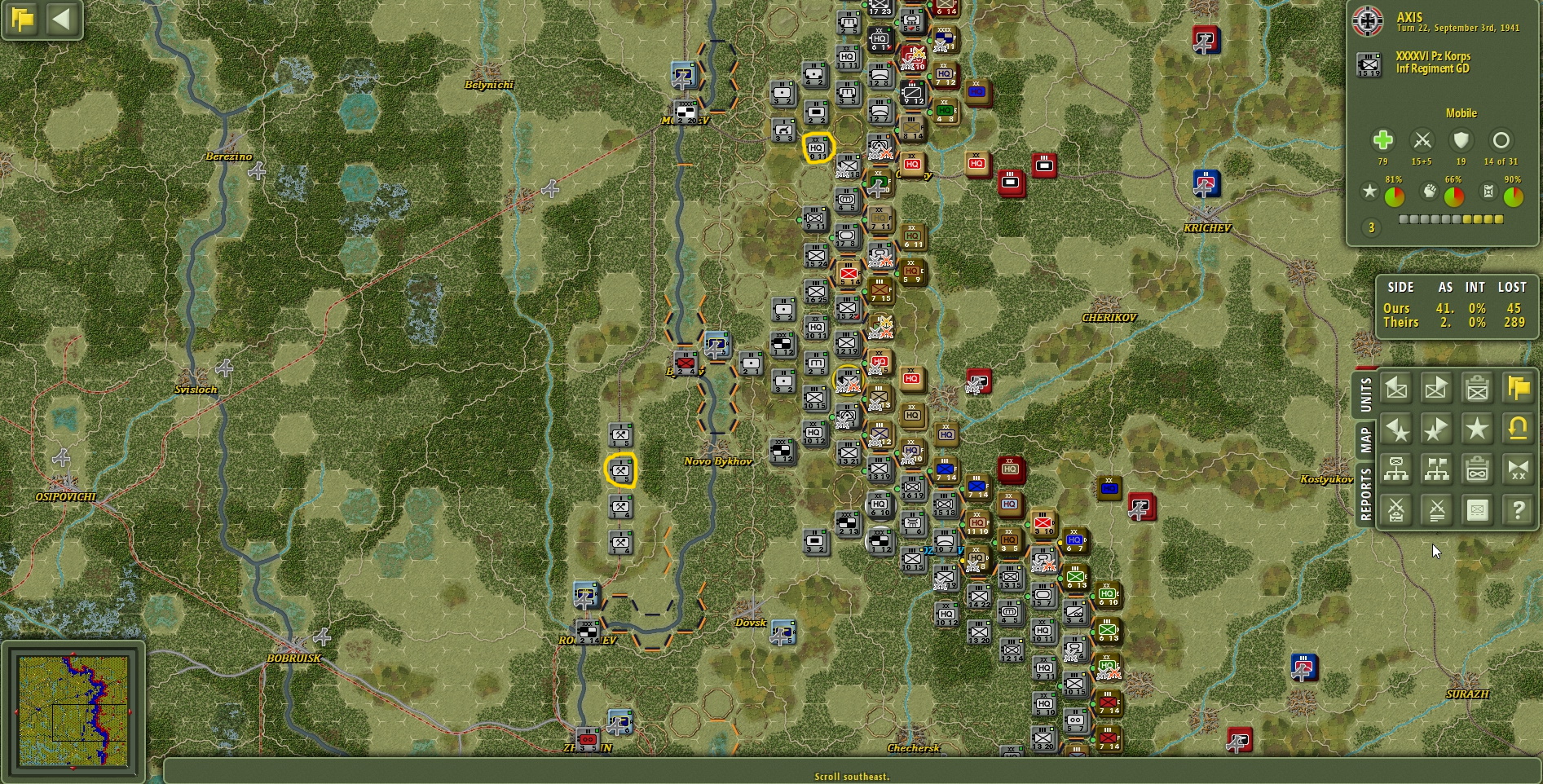
Task: Click the back arrow button at top-left
Action: 63,20
